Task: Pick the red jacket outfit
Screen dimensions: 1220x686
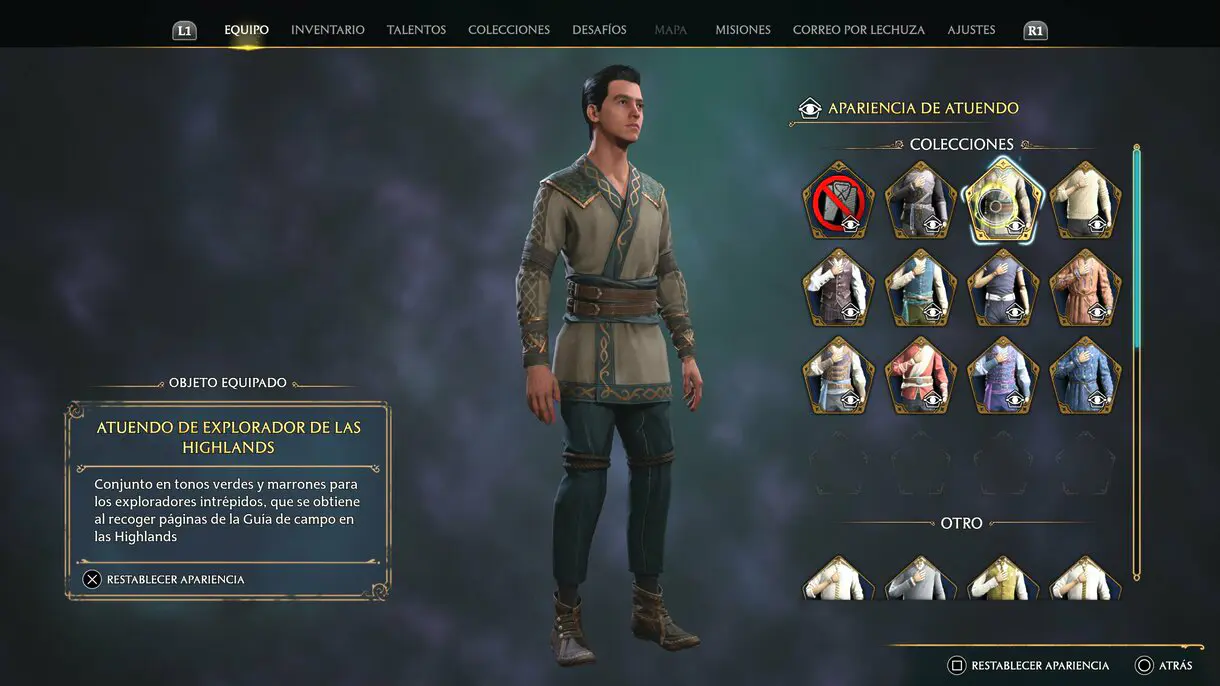Action: click(x=921, y=375)
